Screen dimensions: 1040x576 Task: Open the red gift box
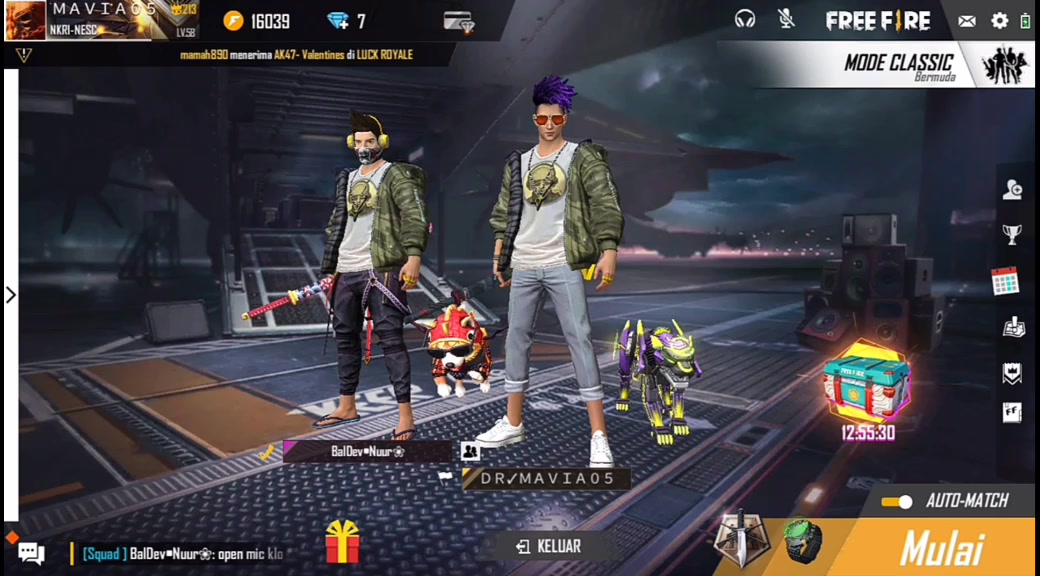(342, 543)
